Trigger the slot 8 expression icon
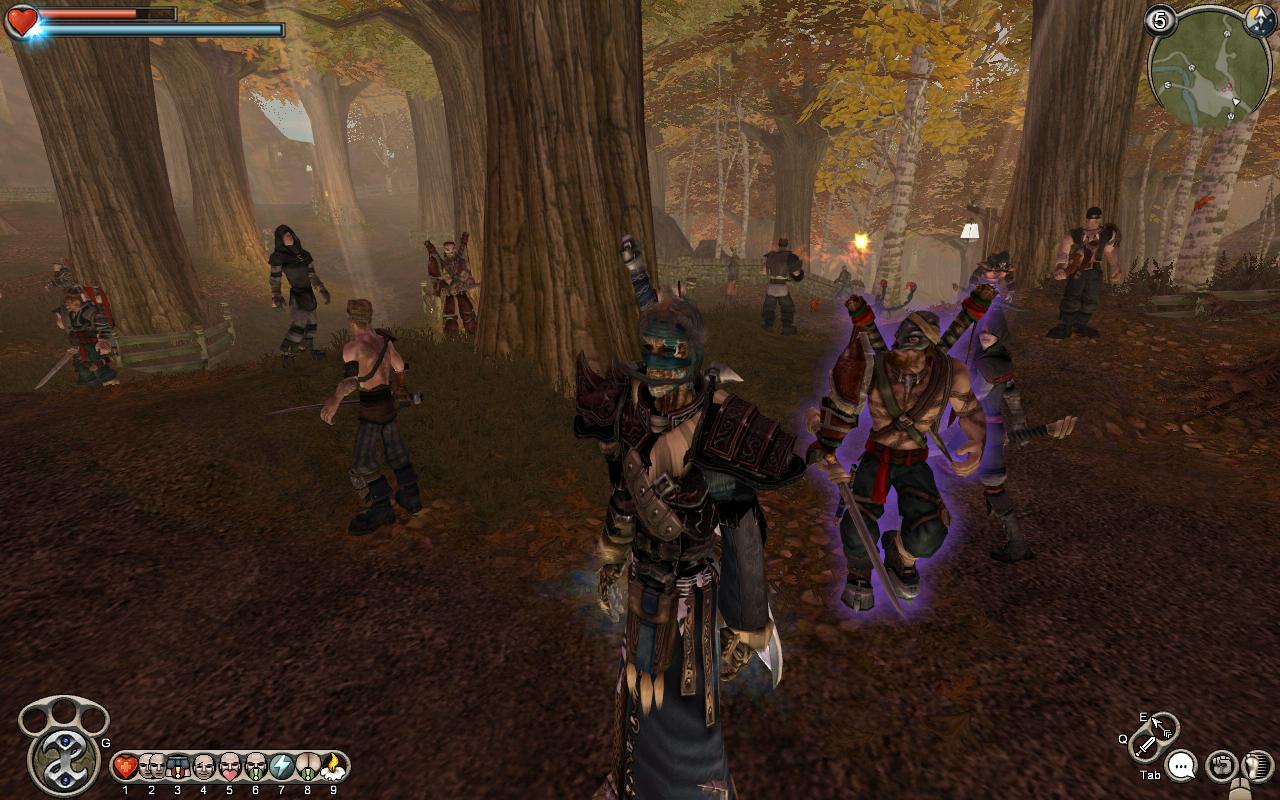The height and width of the screenshot is (800, 1280). (x=307, y=767)
